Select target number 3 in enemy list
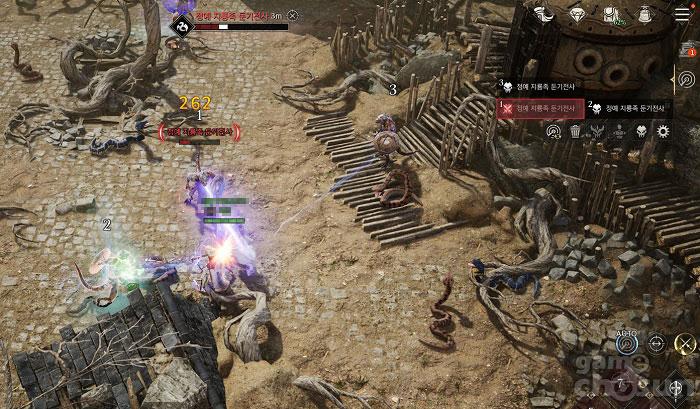The height and width of the screenshot is (409, 700). (x=540, y=87)
